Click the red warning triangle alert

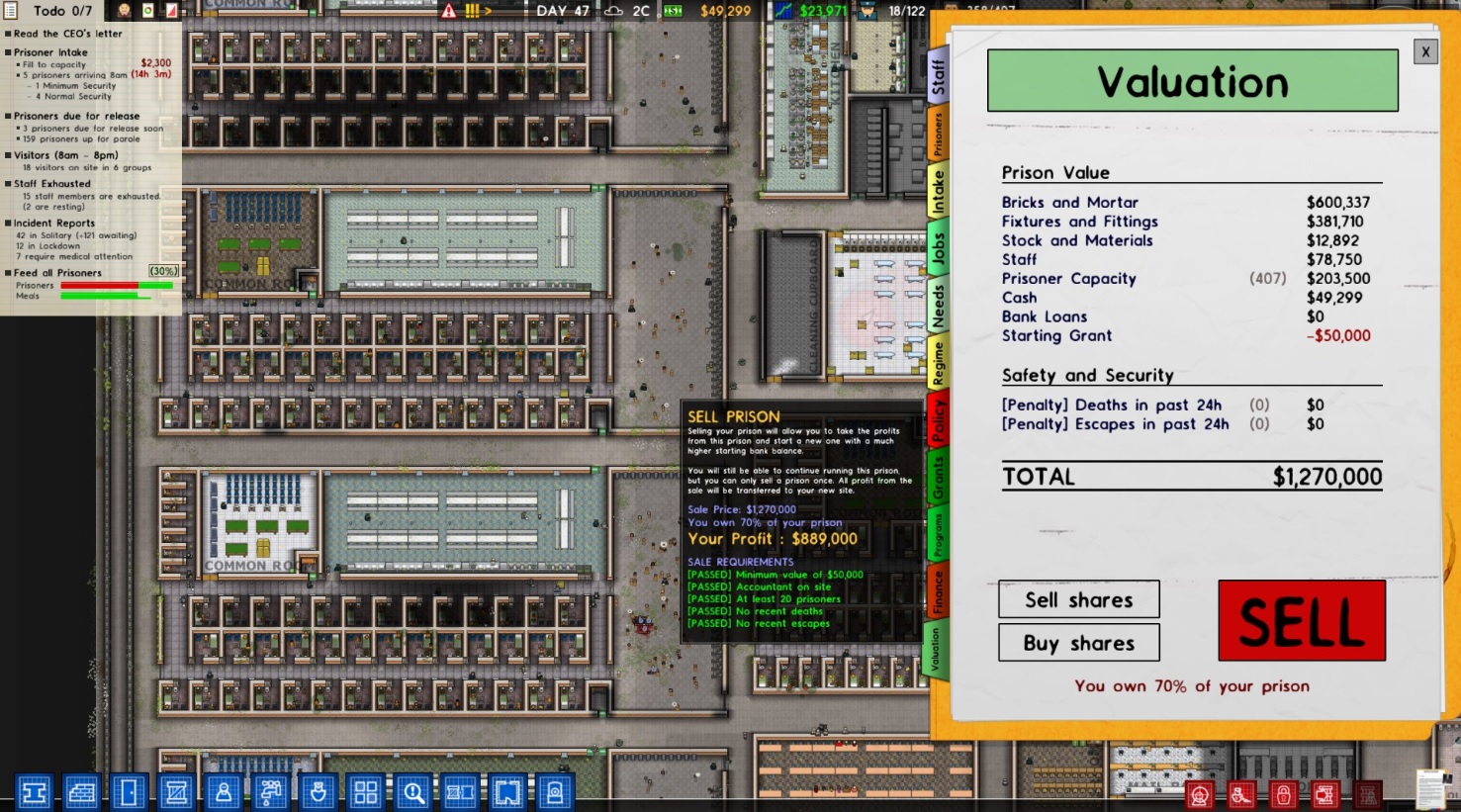449,11
